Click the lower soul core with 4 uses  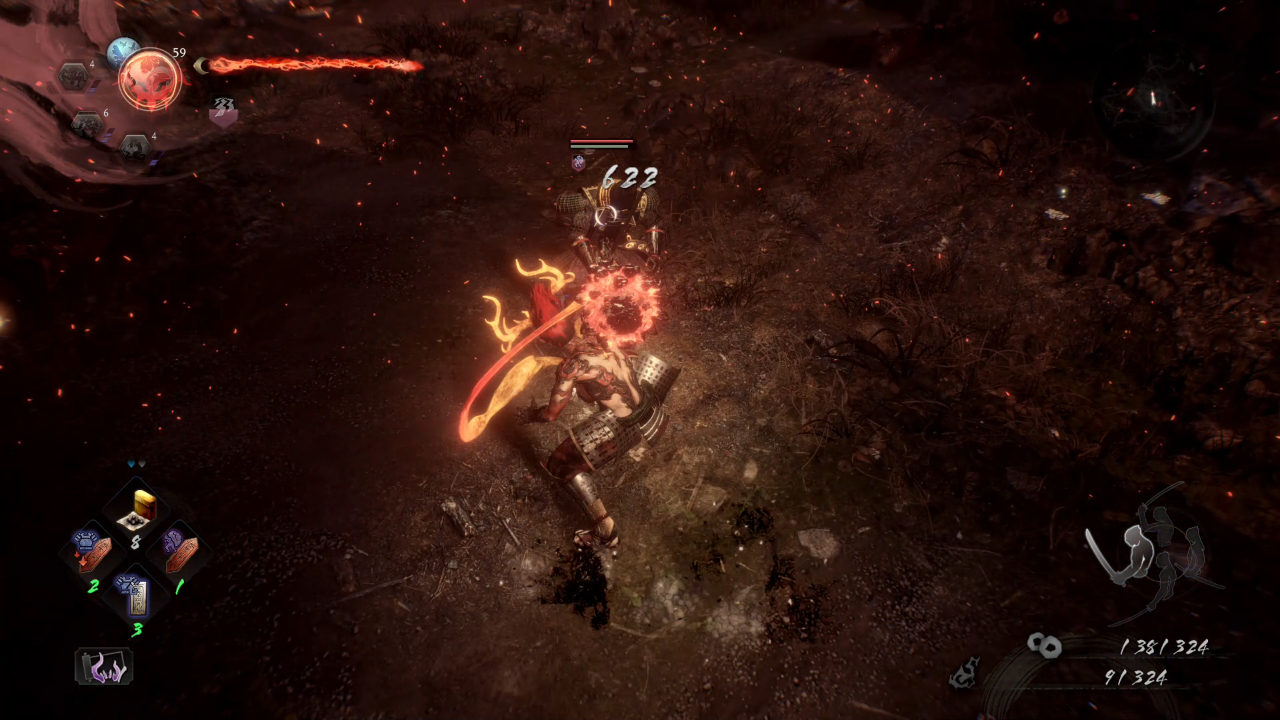click(x=136, y=147)
